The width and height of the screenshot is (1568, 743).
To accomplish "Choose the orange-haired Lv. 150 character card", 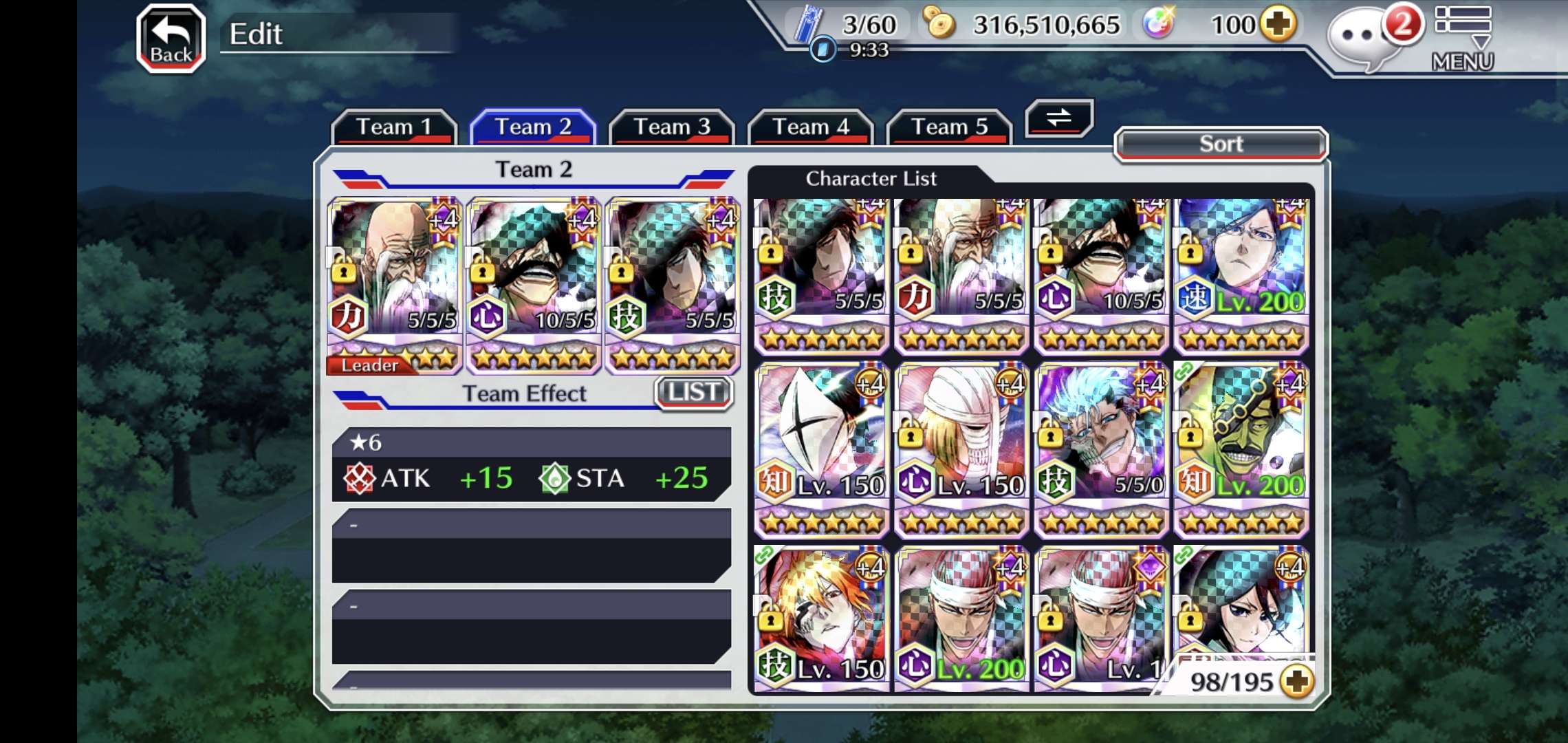I will (x=822, y=618).
